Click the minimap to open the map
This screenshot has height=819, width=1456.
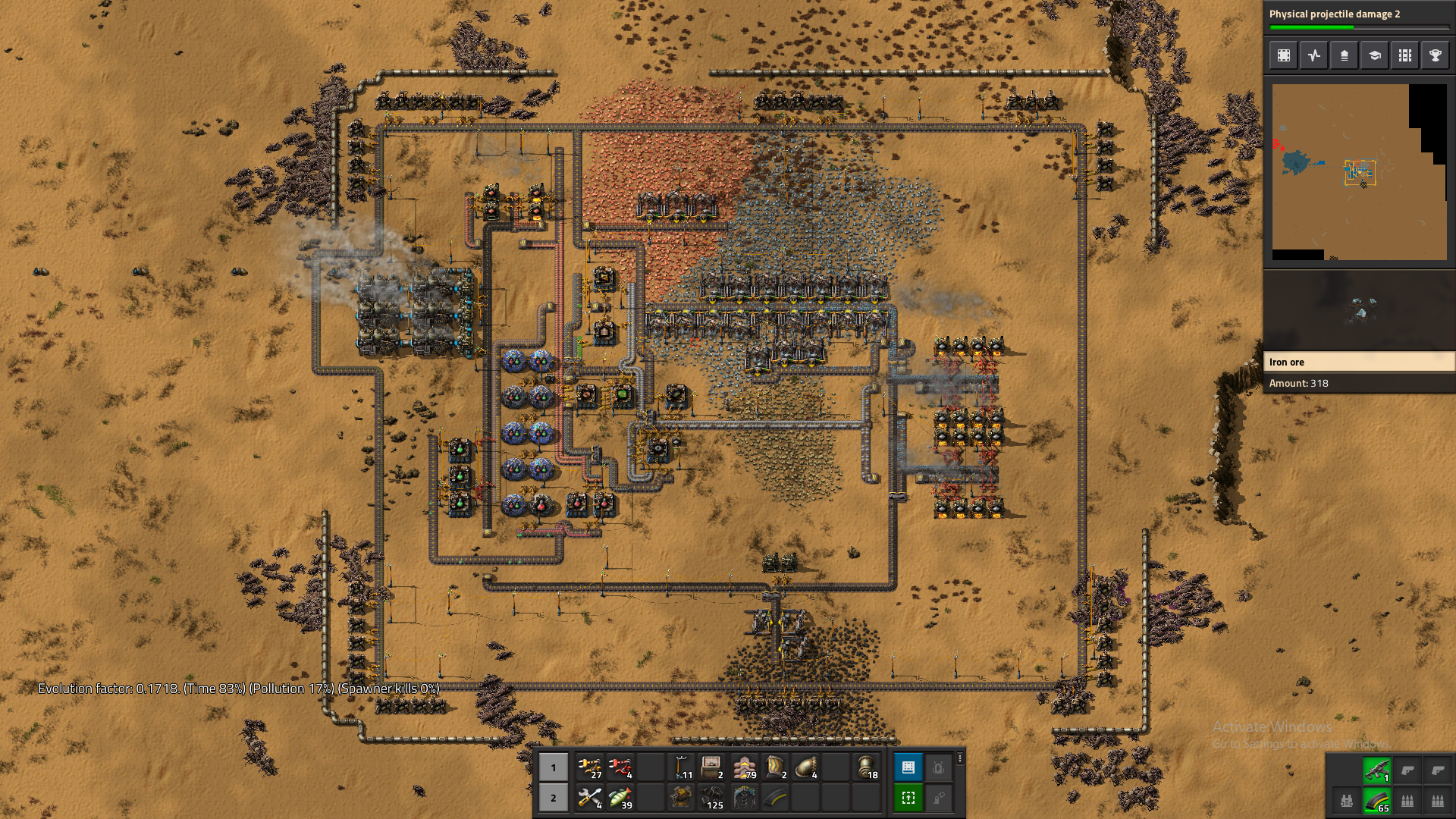click(1359, 172)
